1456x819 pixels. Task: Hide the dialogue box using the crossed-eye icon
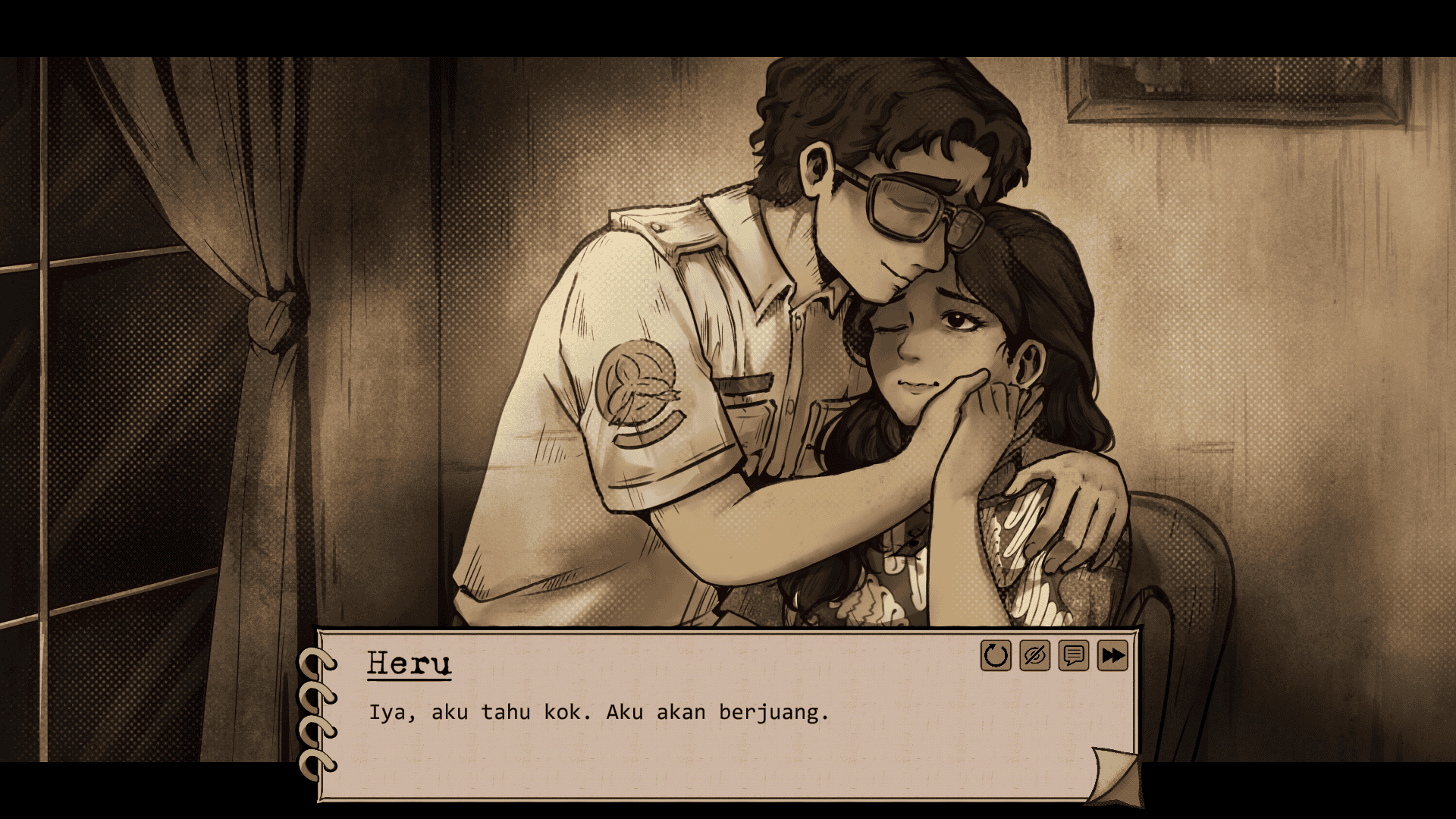coord(1034,656)
